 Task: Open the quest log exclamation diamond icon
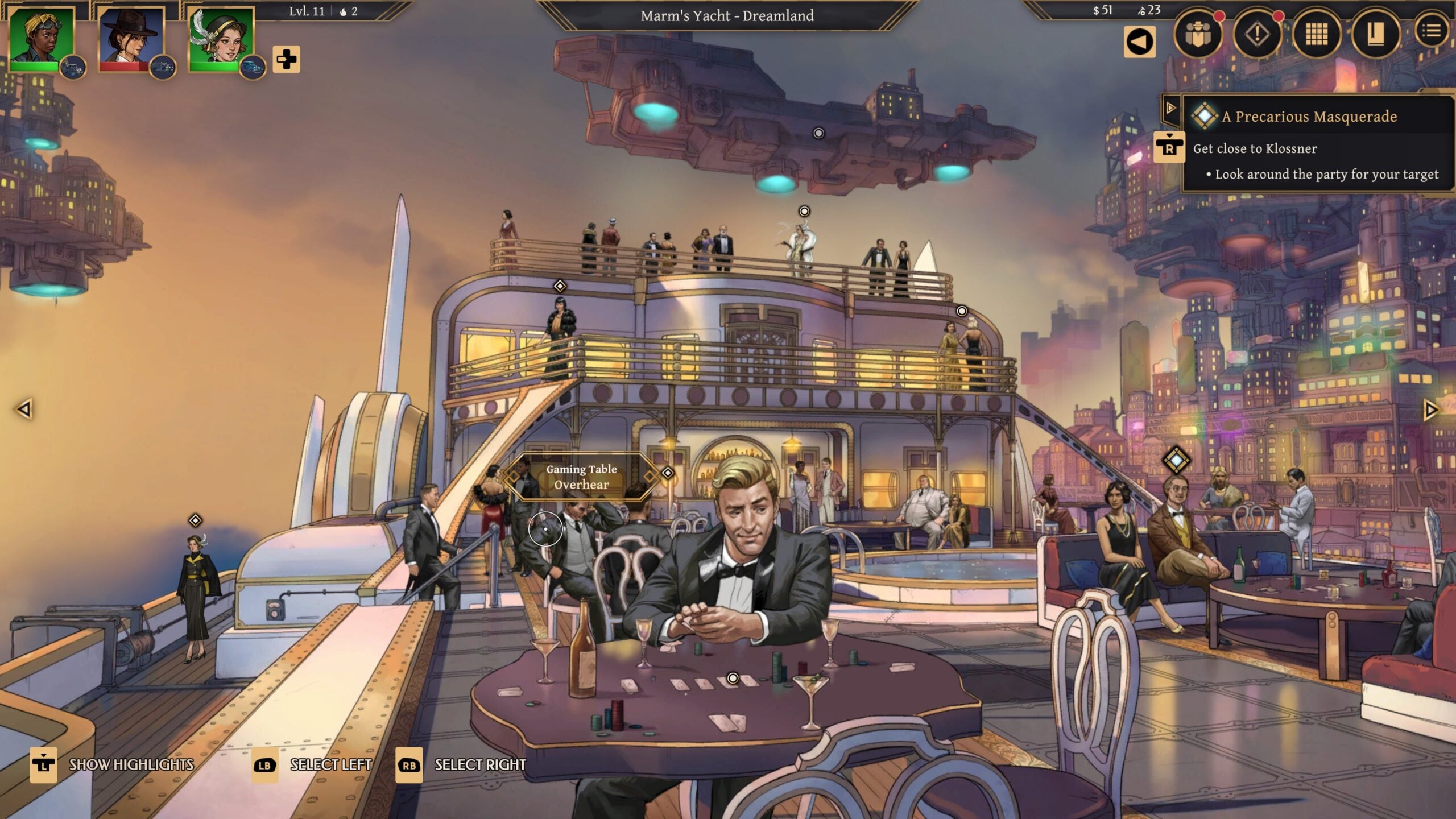(1257, 35)
